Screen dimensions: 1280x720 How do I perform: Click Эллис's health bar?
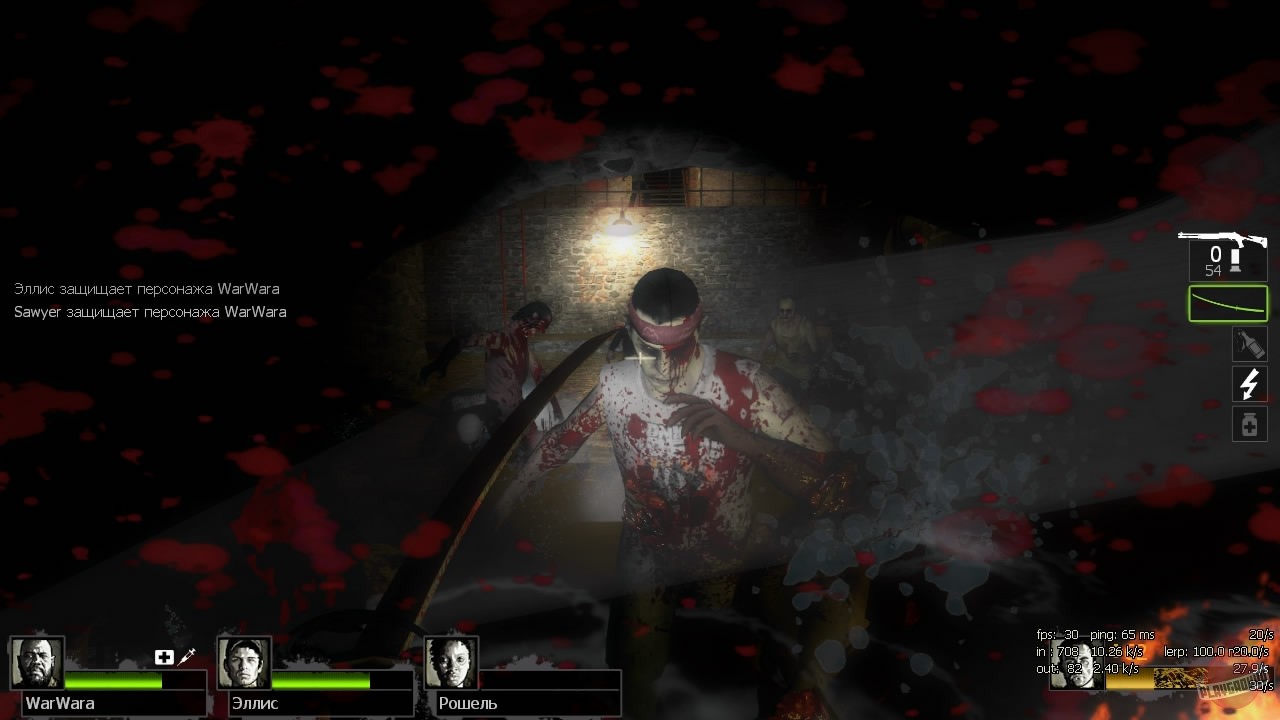pos(320,682)
